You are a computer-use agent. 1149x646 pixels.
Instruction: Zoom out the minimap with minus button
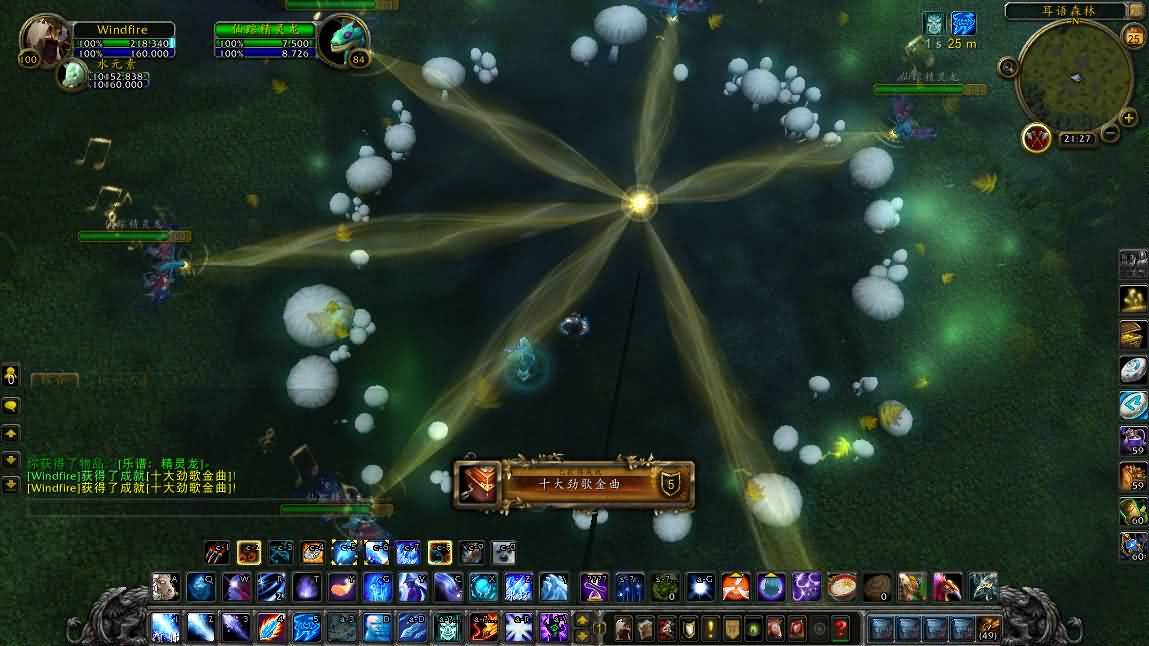point(1111,132)
